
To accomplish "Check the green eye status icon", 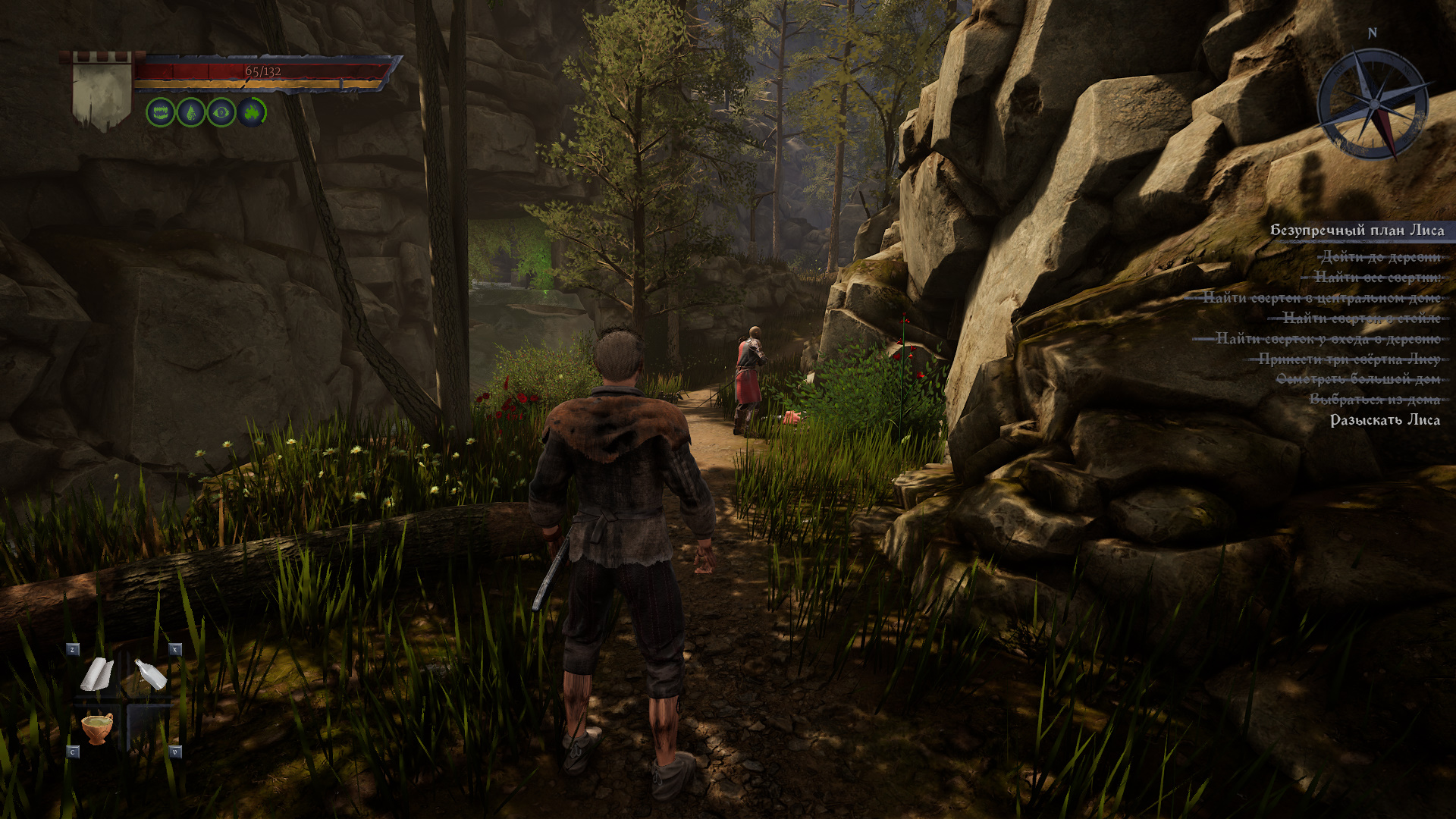I will 221,113.
